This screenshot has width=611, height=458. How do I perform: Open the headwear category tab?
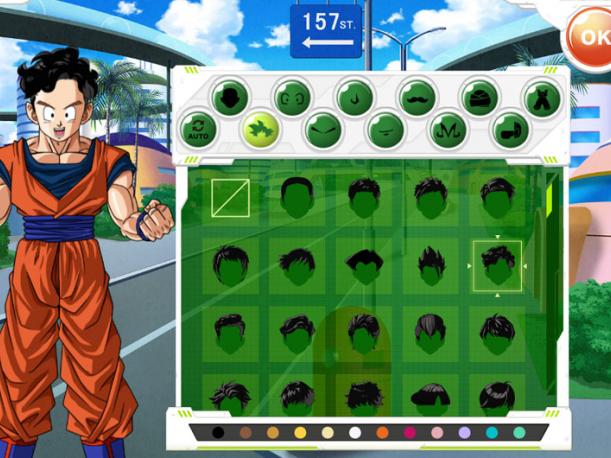480,98
